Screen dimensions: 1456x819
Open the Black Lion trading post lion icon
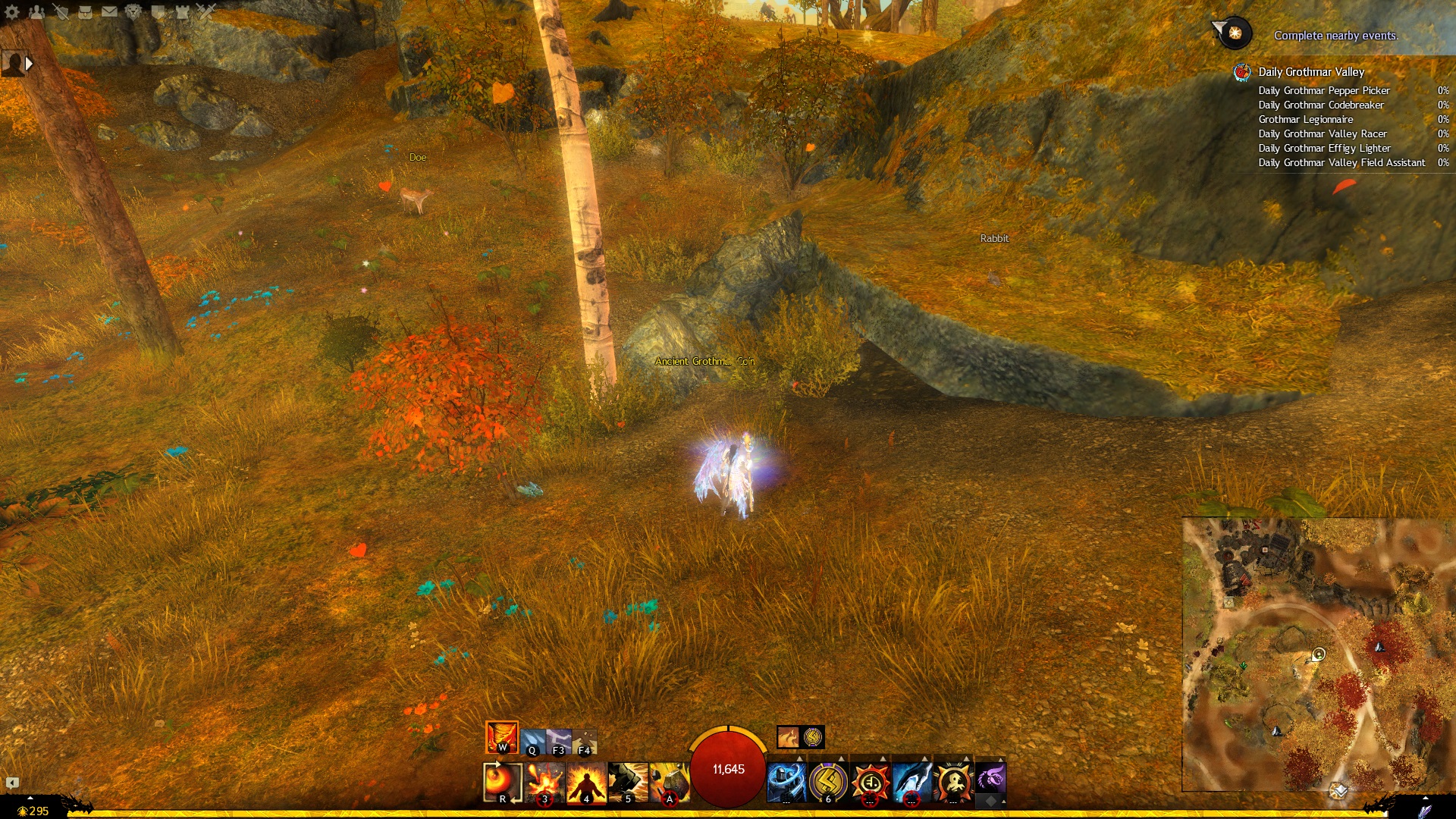click(x=133, y=11)
